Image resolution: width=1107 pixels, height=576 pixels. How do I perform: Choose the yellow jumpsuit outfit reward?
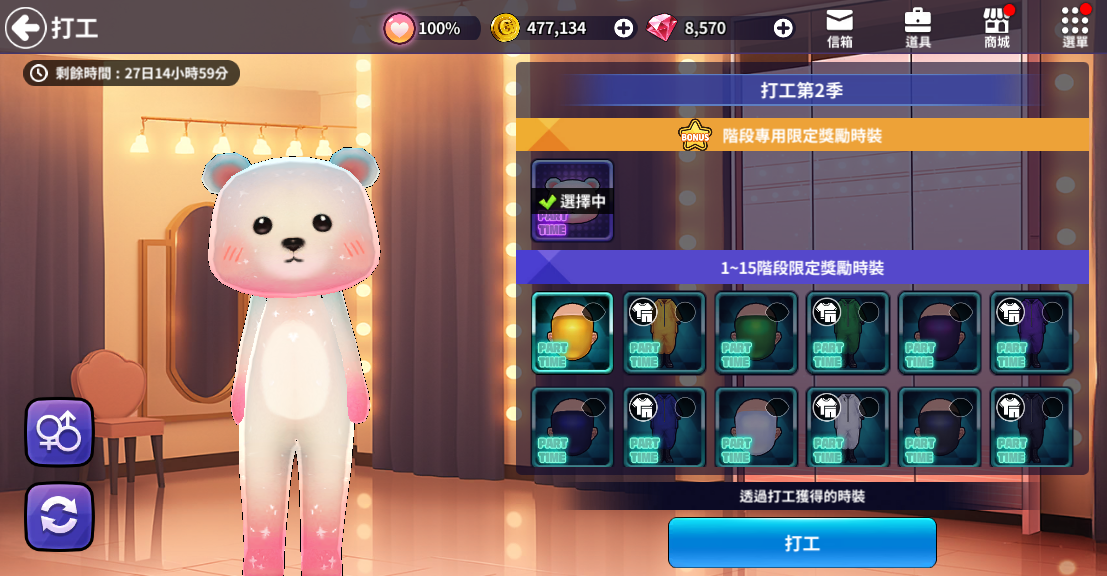pyautogui.click(x=664, y=332)
